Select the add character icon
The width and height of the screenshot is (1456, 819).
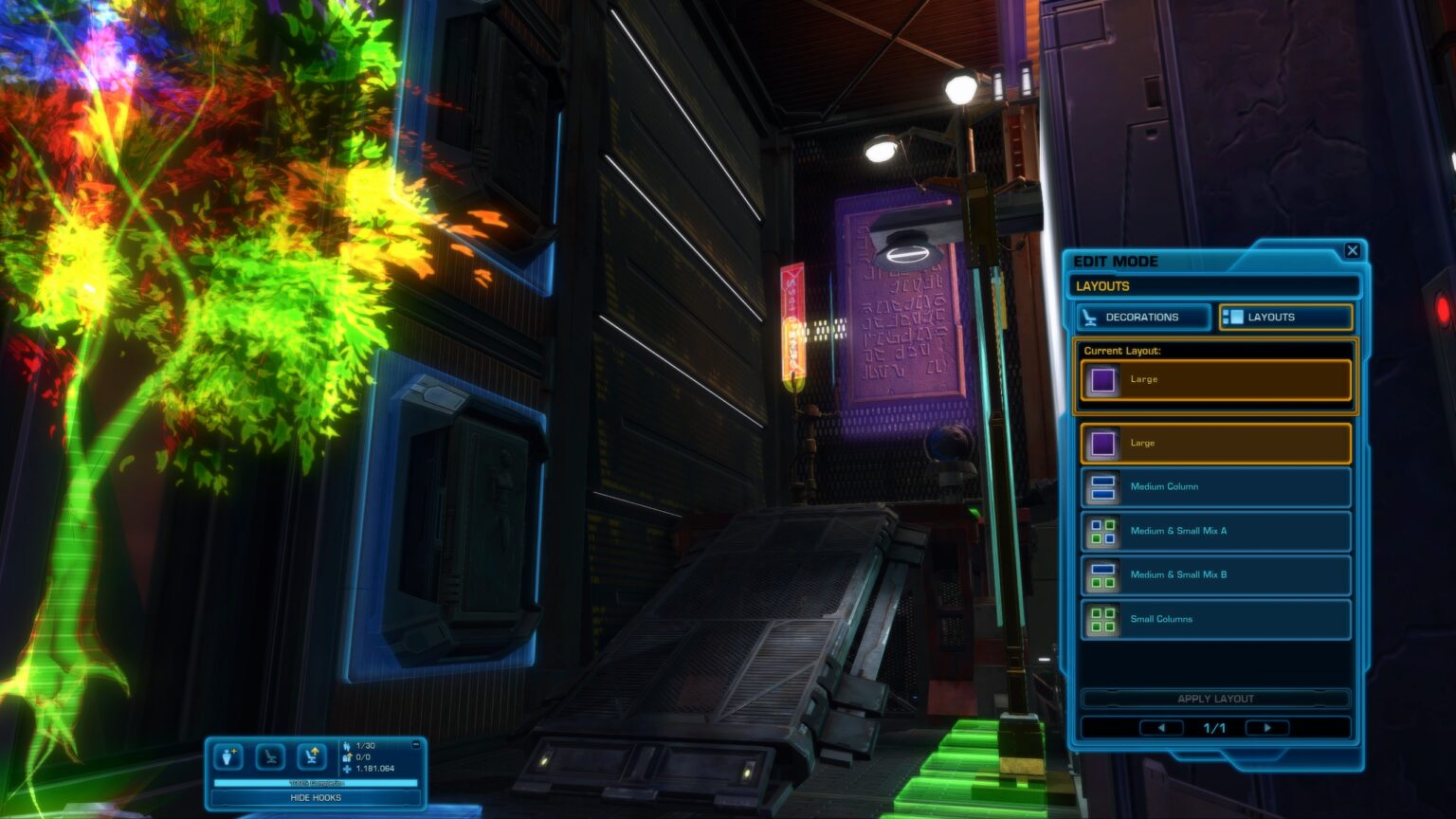[x=227, y=756]
